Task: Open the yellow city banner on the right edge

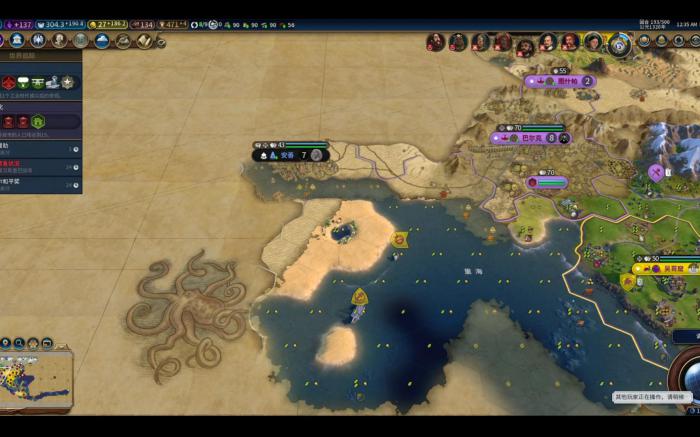Action: click(667, 268)
